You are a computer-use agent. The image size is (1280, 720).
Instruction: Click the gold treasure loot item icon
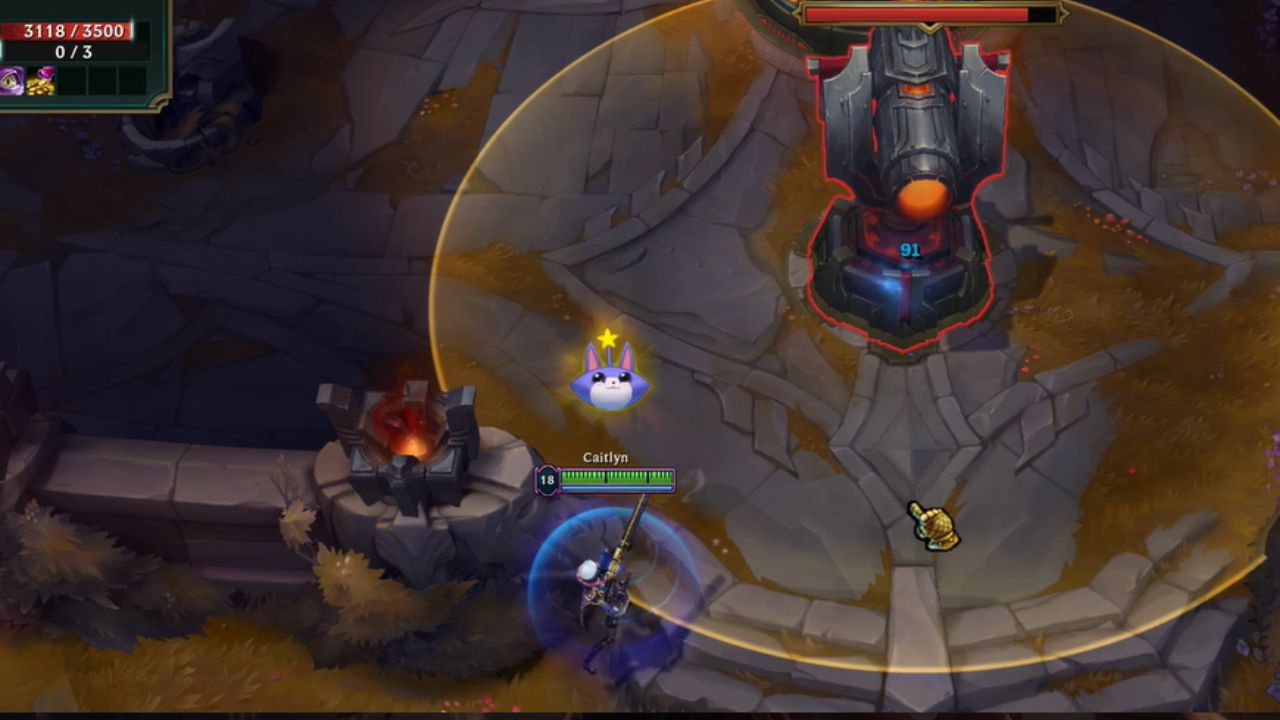click(40, 80)
